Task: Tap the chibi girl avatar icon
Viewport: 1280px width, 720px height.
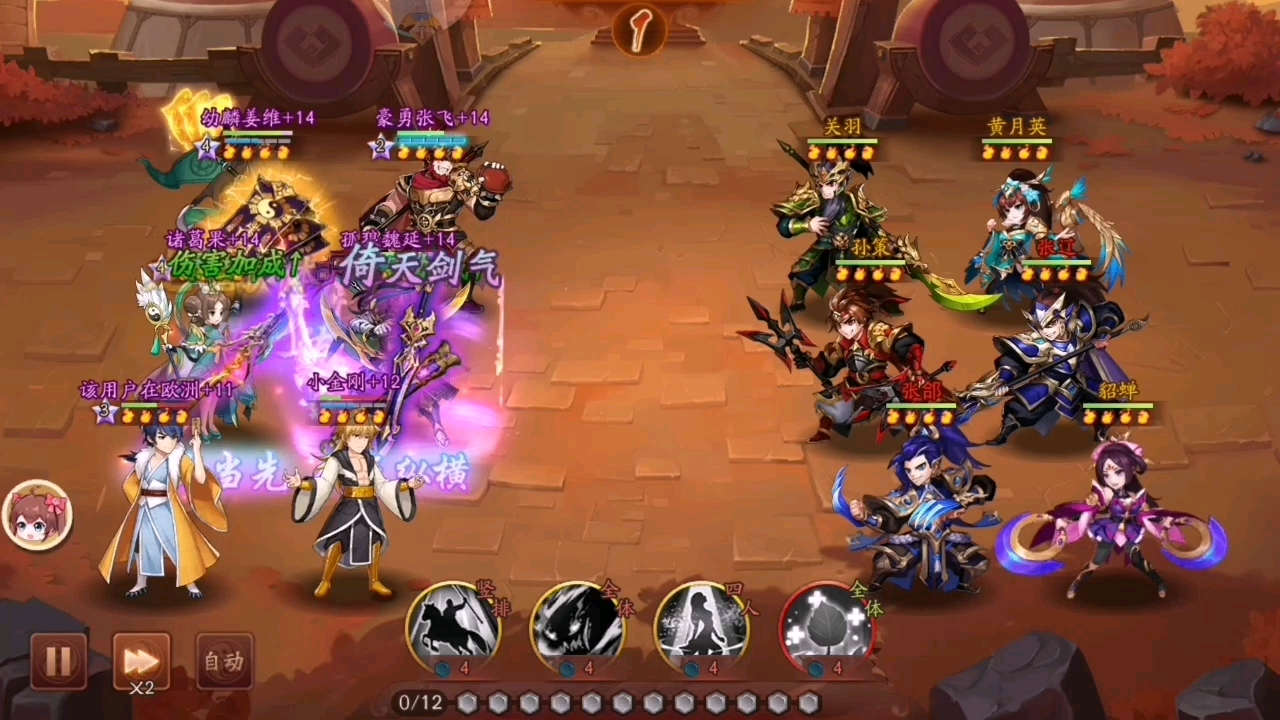Action: 38,516
